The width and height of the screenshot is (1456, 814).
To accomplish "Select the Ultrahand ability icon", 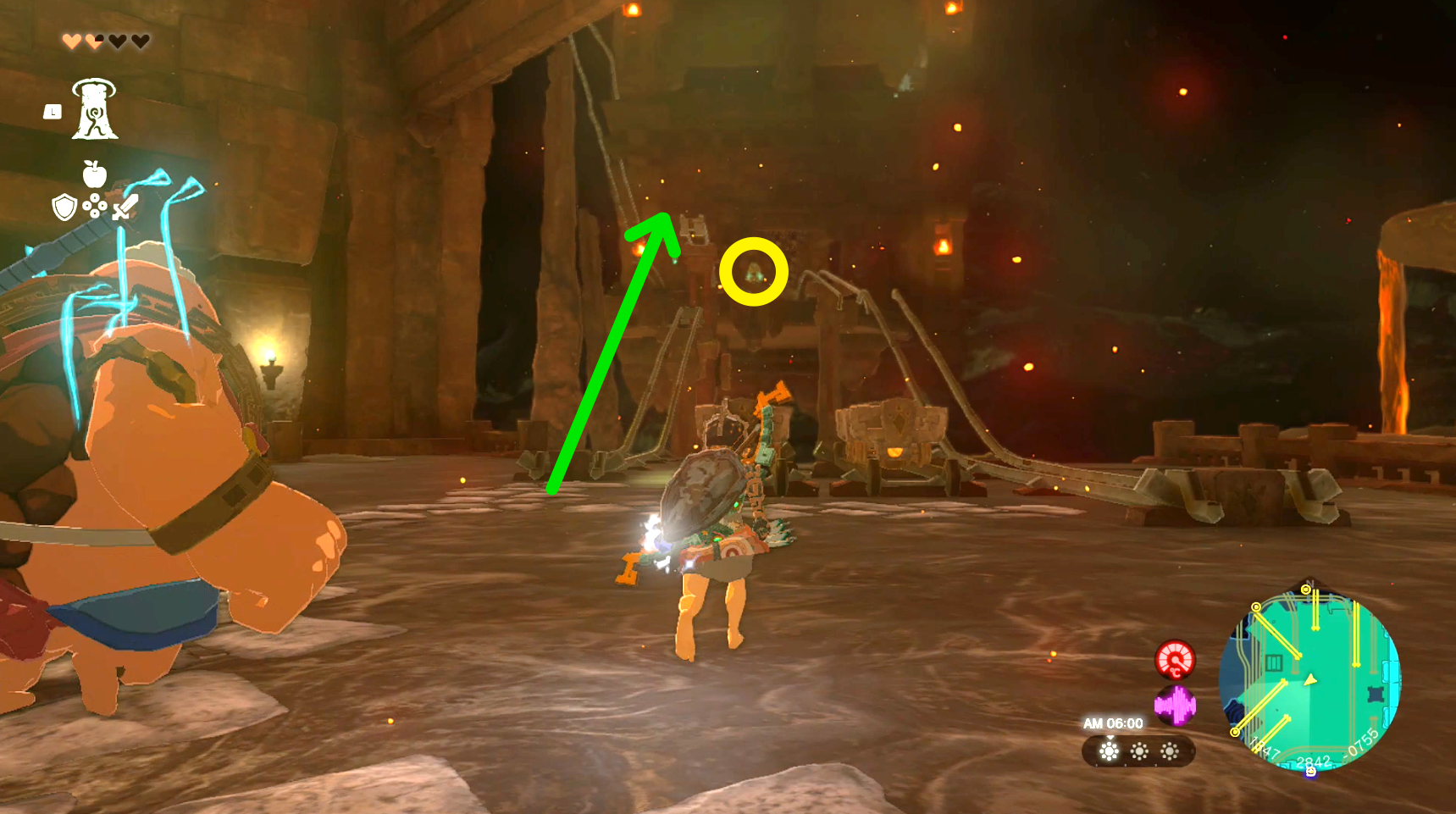I will (96, 110).
